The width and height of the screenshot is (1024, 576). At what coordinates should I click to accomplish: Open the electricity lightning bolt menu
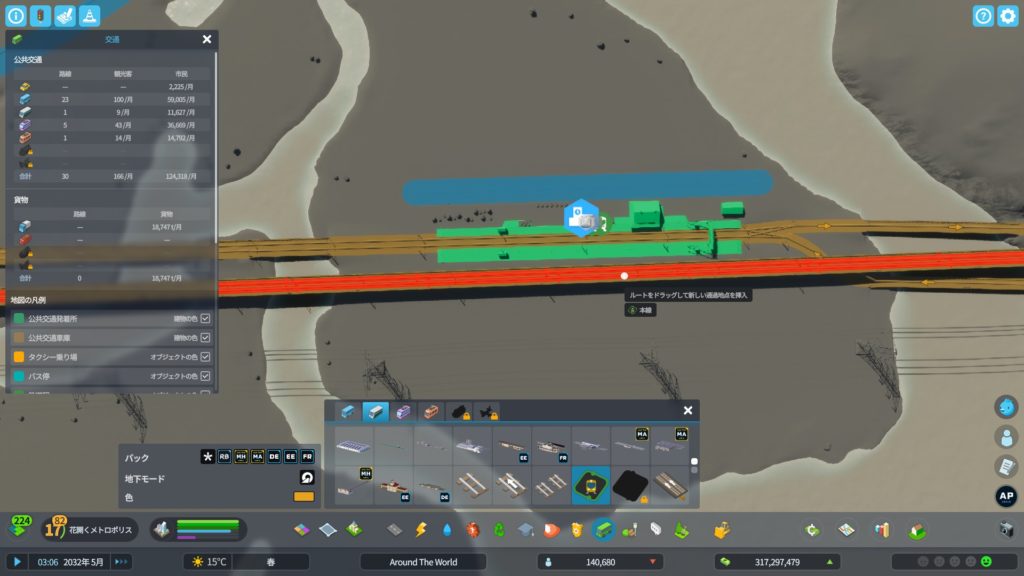pyautogui.click(x=421, y=529)
